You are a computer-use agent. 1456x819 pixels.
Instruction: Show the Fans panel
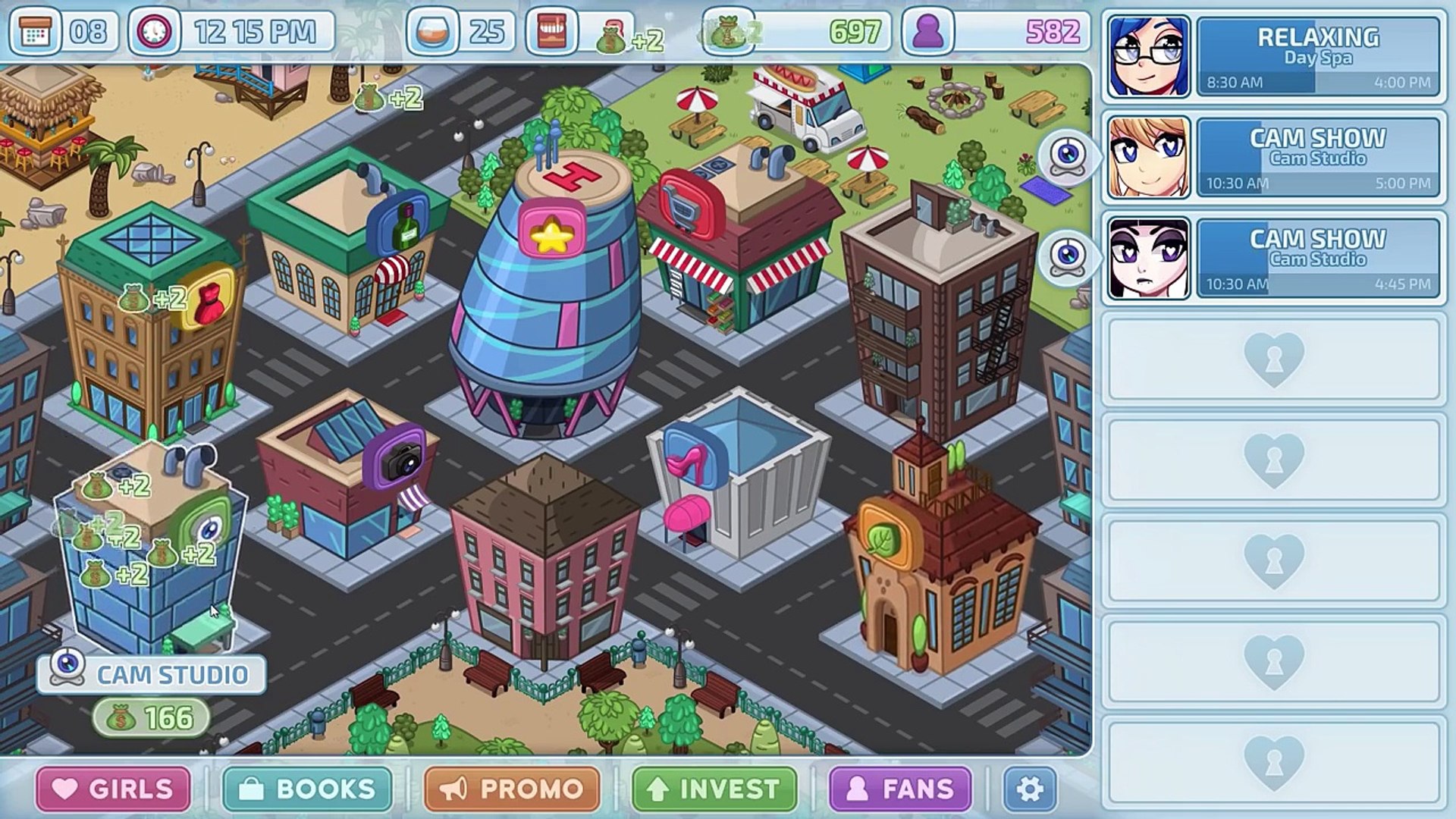coord(900,789)
